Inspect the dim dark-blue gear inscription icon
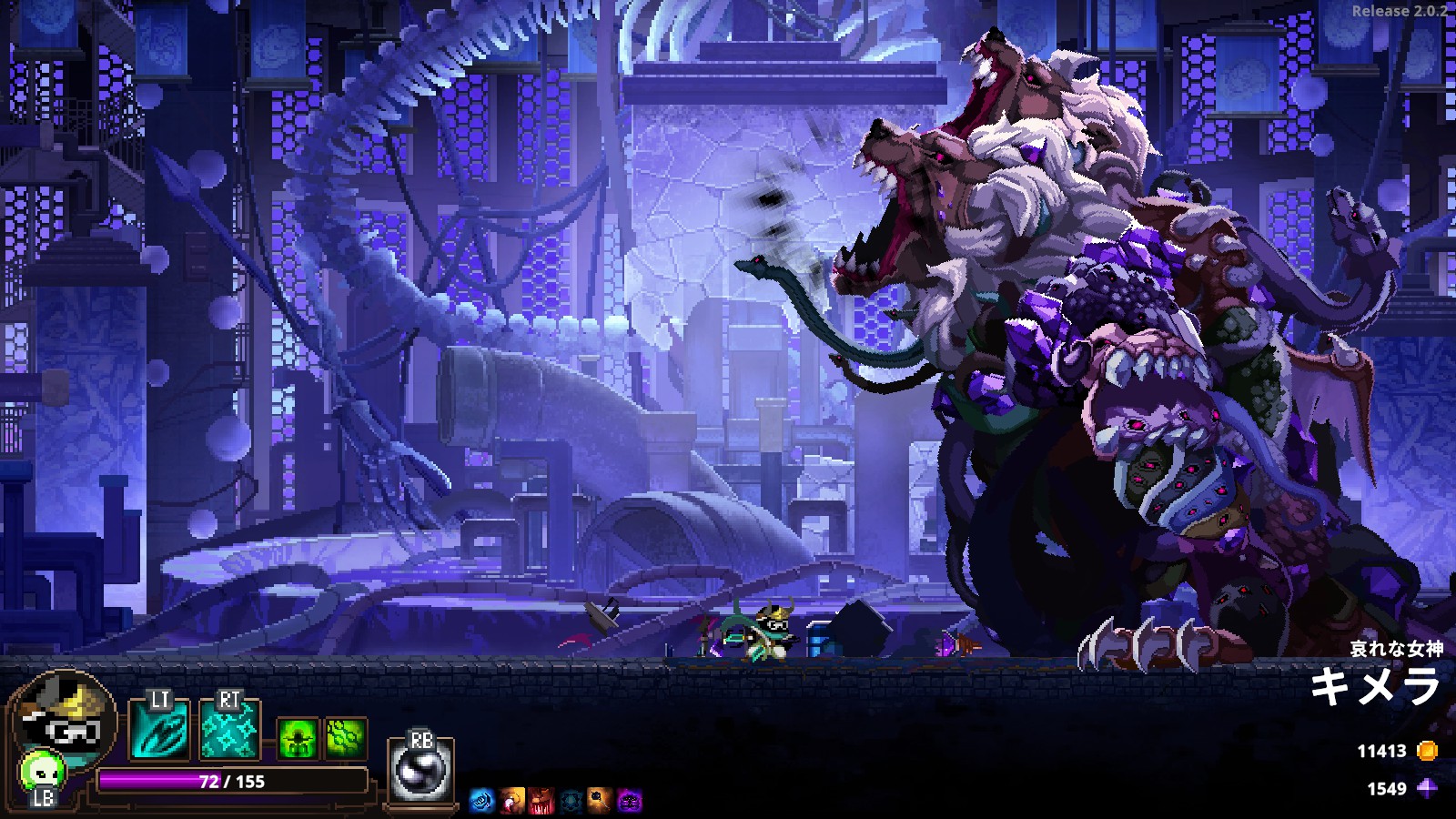This screenshot has width=1456, height=819. point(571,801)
